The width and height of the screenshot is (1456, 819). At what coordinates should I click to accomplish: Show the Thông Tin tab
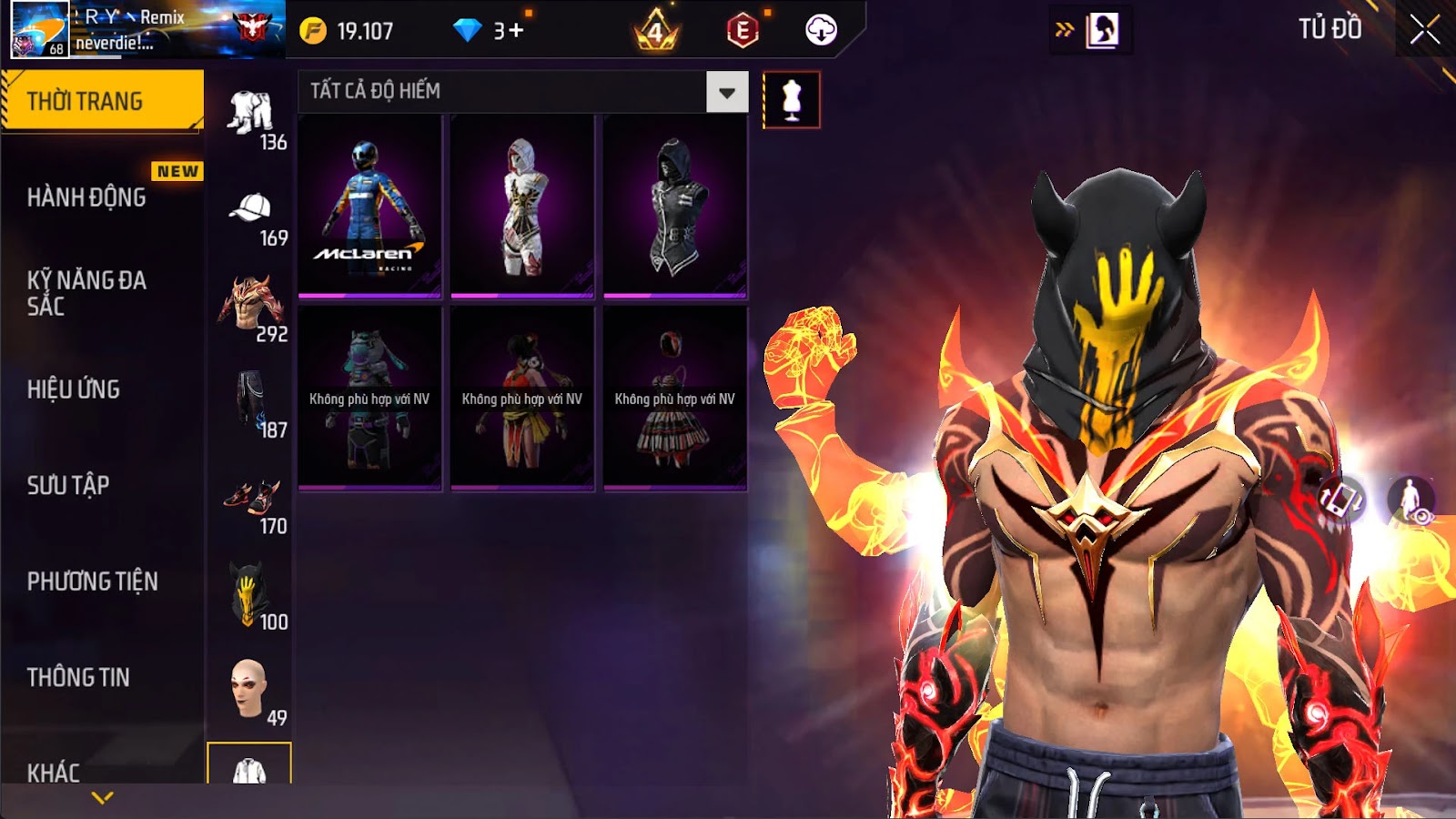(78, 677)
